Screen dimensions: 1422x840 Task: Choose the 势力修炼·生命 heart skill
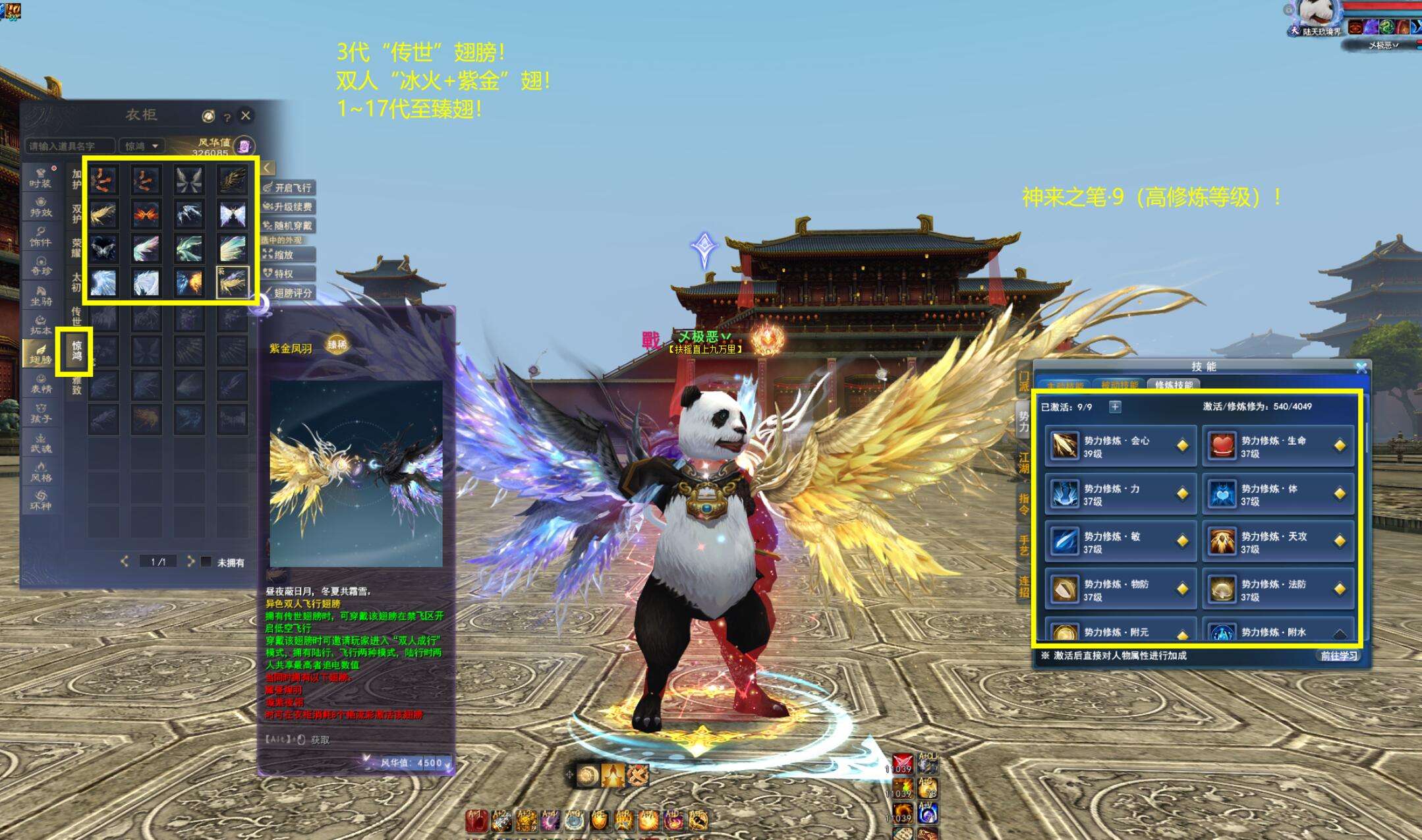pyautogui.click(x=1277, y=446)
